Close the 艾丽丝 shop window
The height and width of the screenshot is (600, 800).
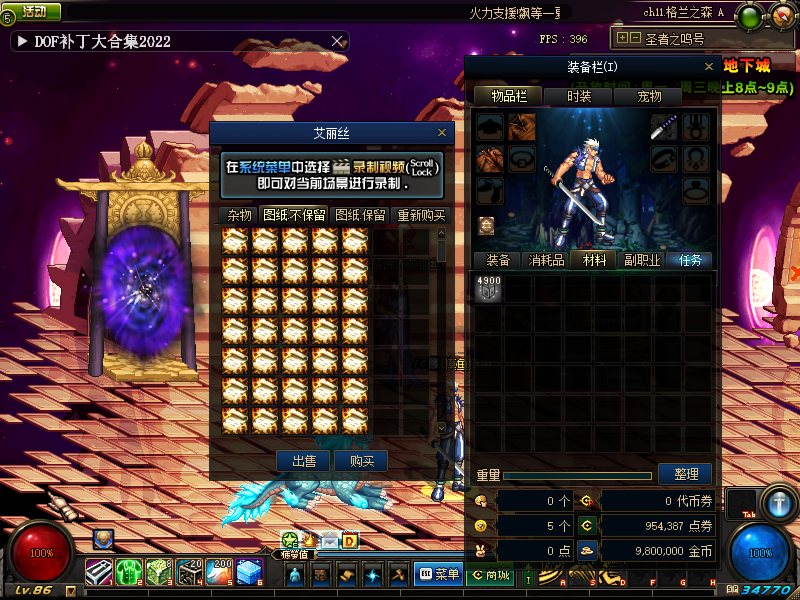[x=442, y=132]
